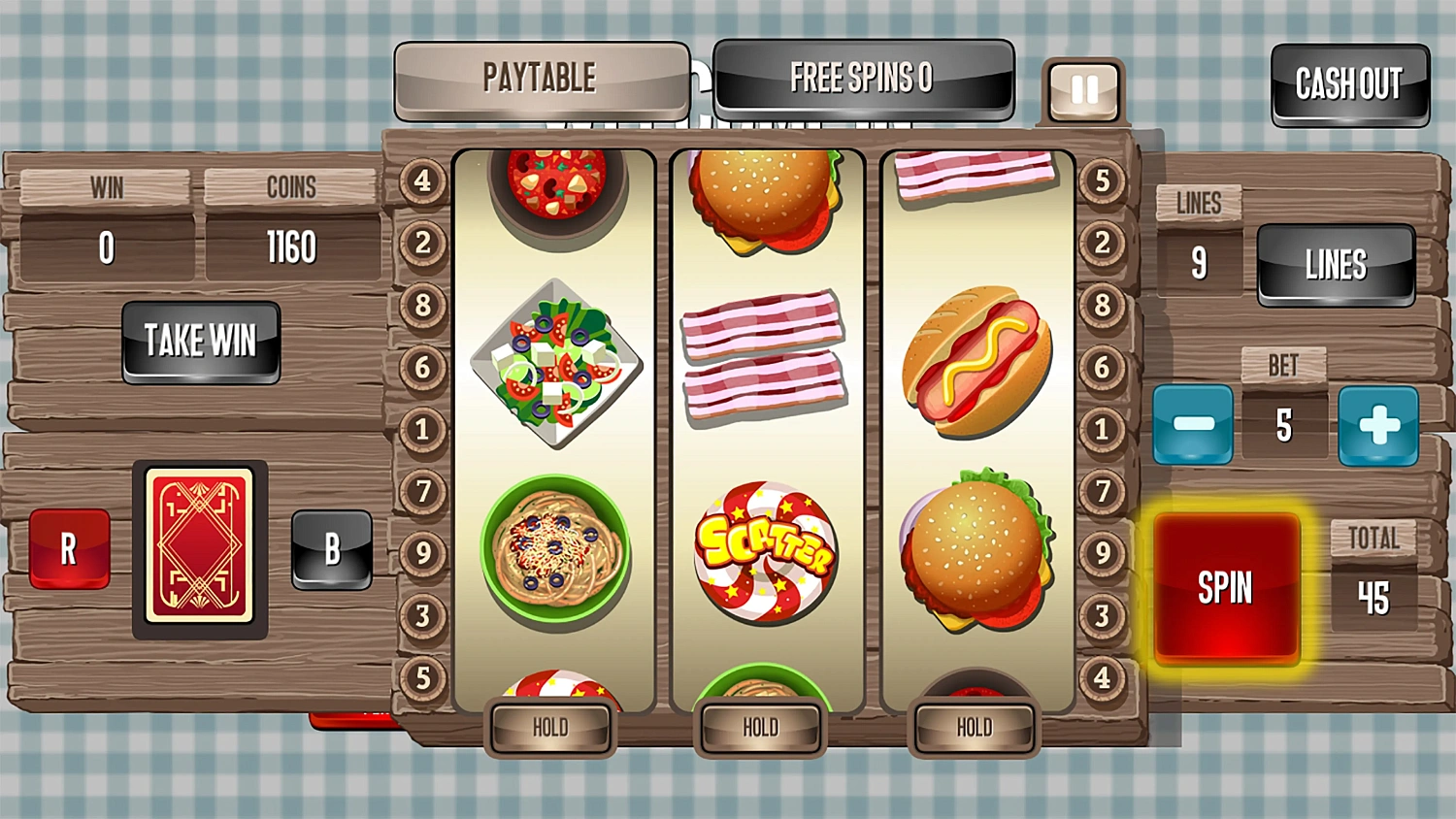Check the Free Spins counter
The width and height of the screenshot is (1456, 819).
tap(862, 79)
